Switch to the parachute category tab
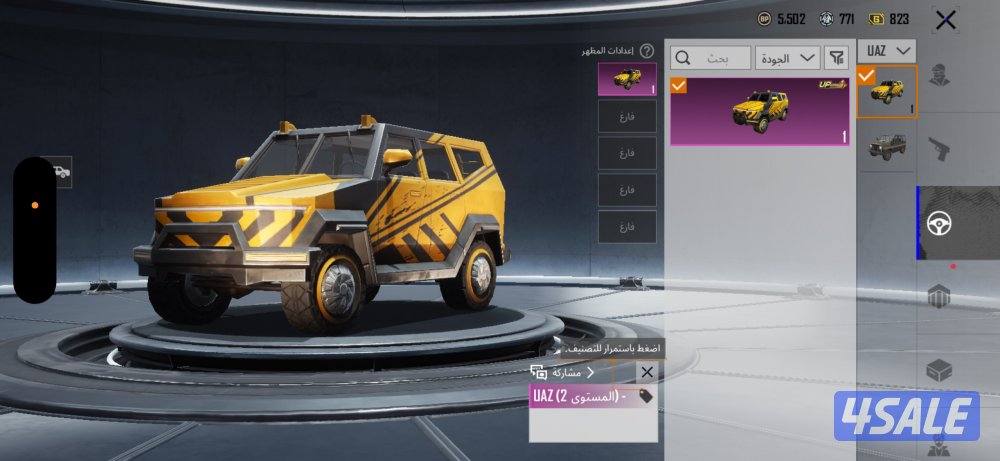Image resolution: width=1000 pixels, height=461 pixels. coord(939,296)
